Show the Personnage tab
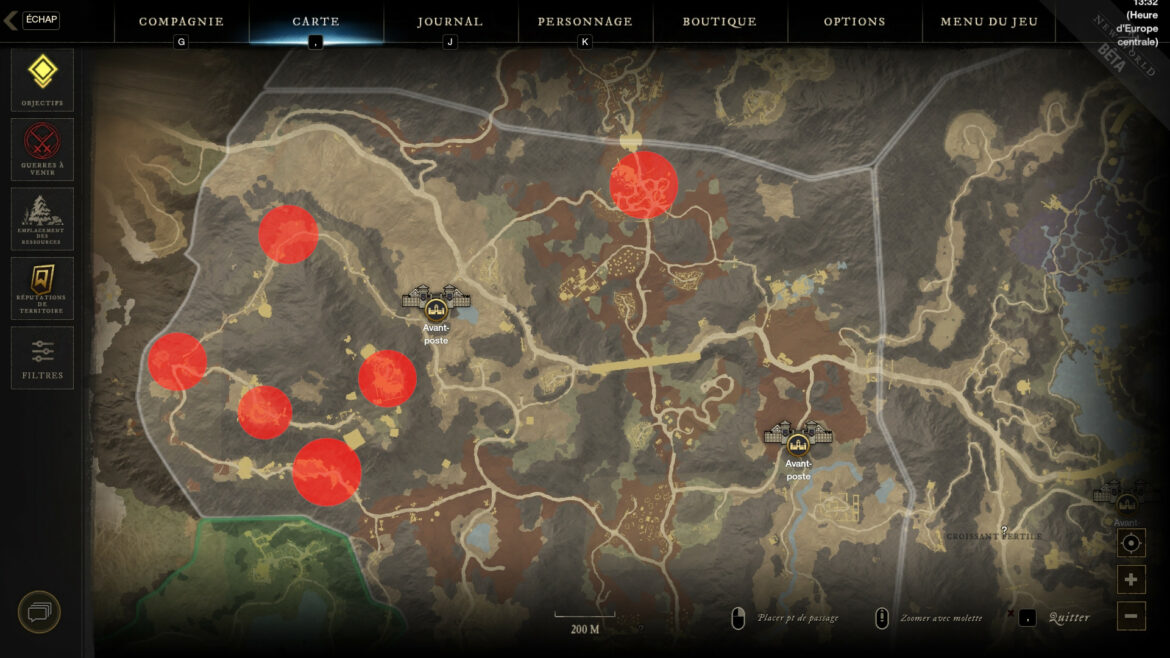This screenshot has width=1170, height=658. (x=585, y=21)
